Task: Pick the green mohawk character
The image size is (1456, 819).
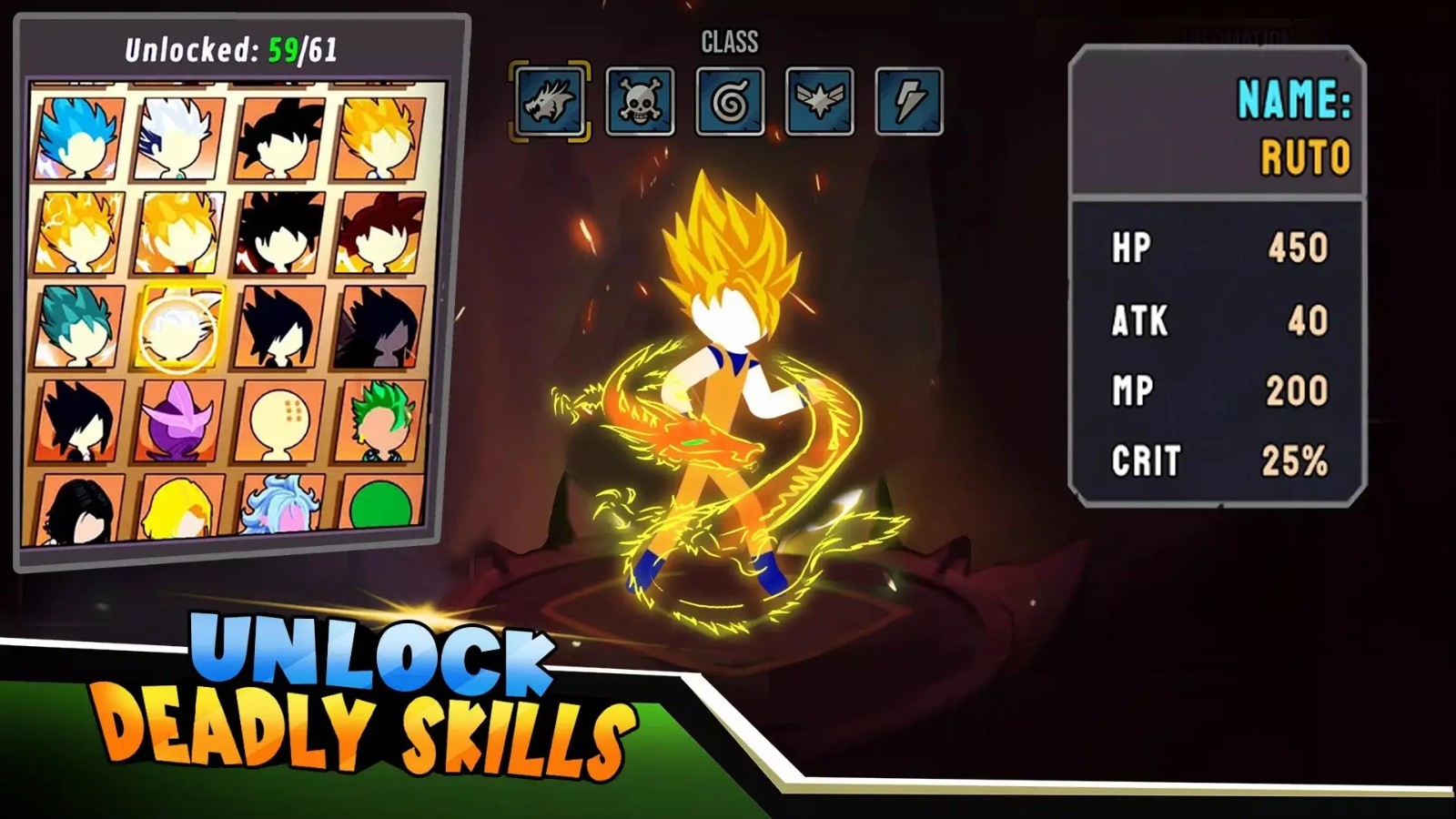Action: 380,420
